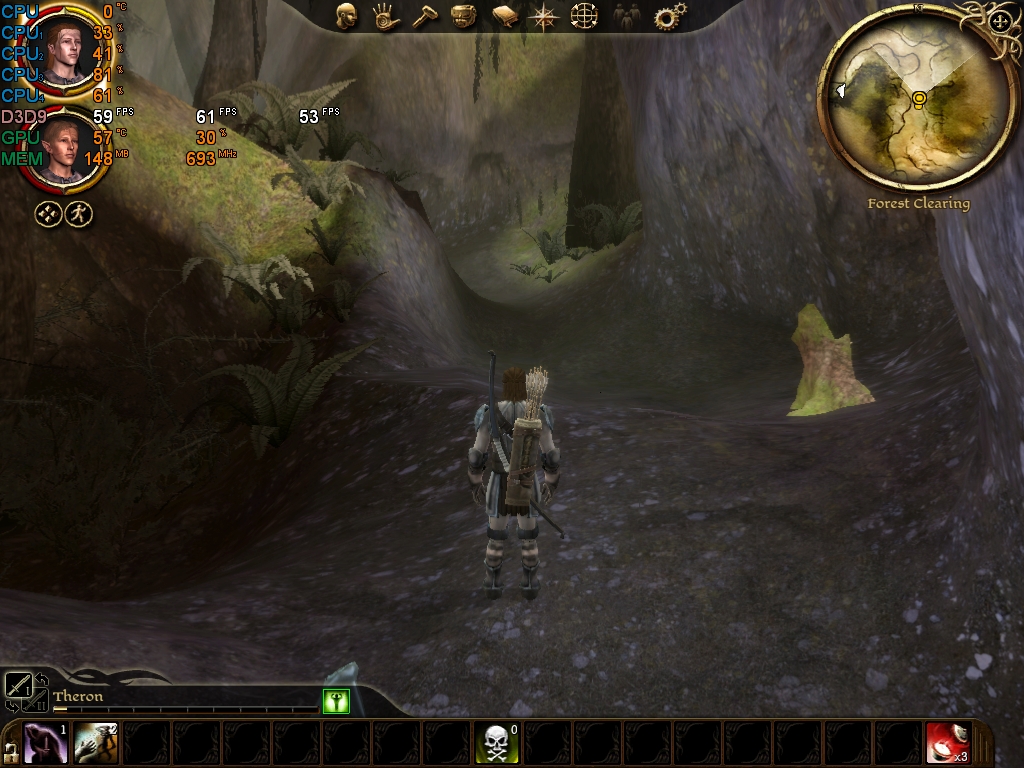Activate the first quickbar ability in slot 1
The image size is (1024, 768).
click(46, 743)
